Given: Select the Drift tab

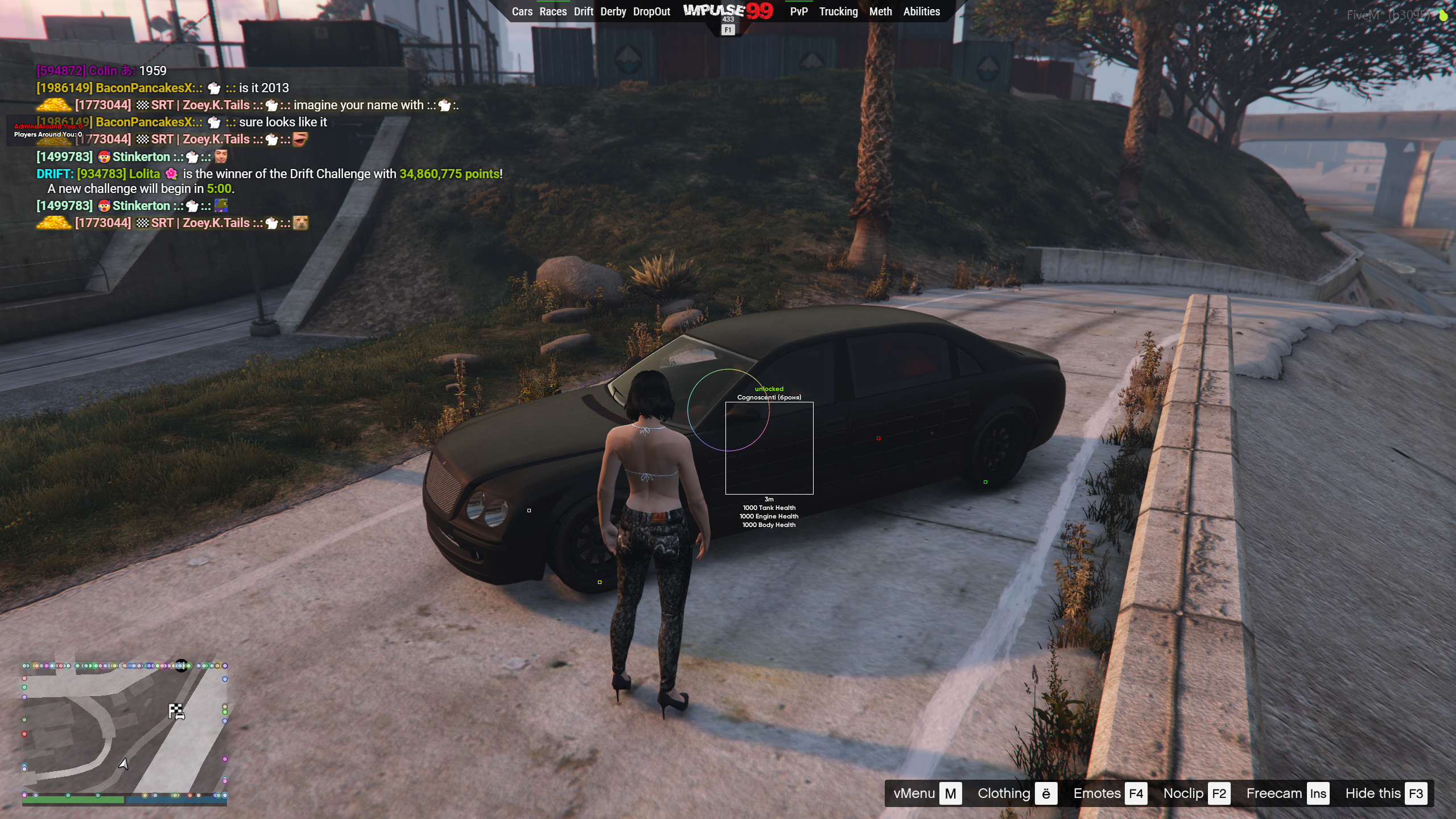Looking at the screenshot, I should 583,11.
